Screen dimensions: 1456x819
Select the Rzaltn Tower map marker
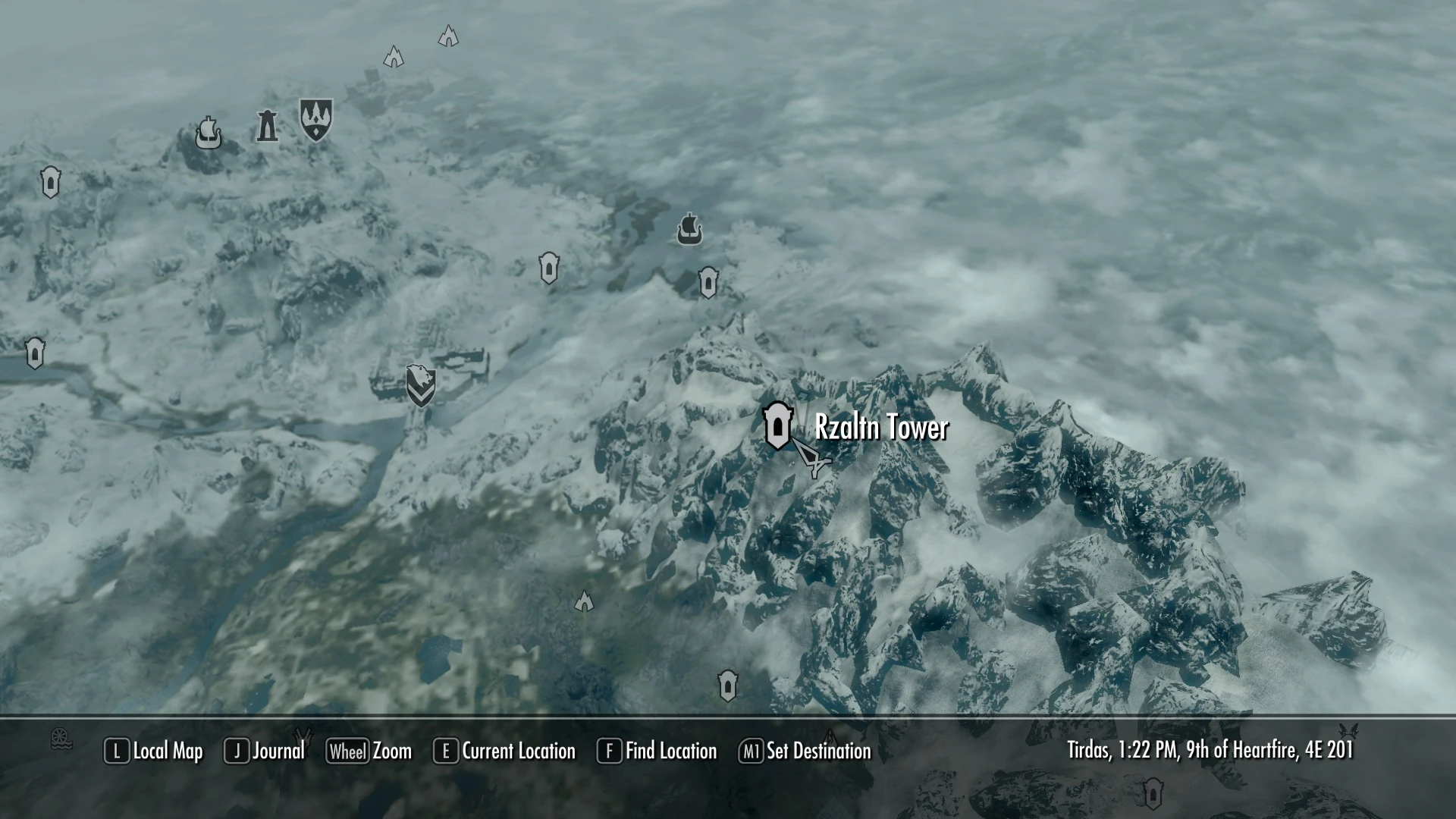point(777,426)
